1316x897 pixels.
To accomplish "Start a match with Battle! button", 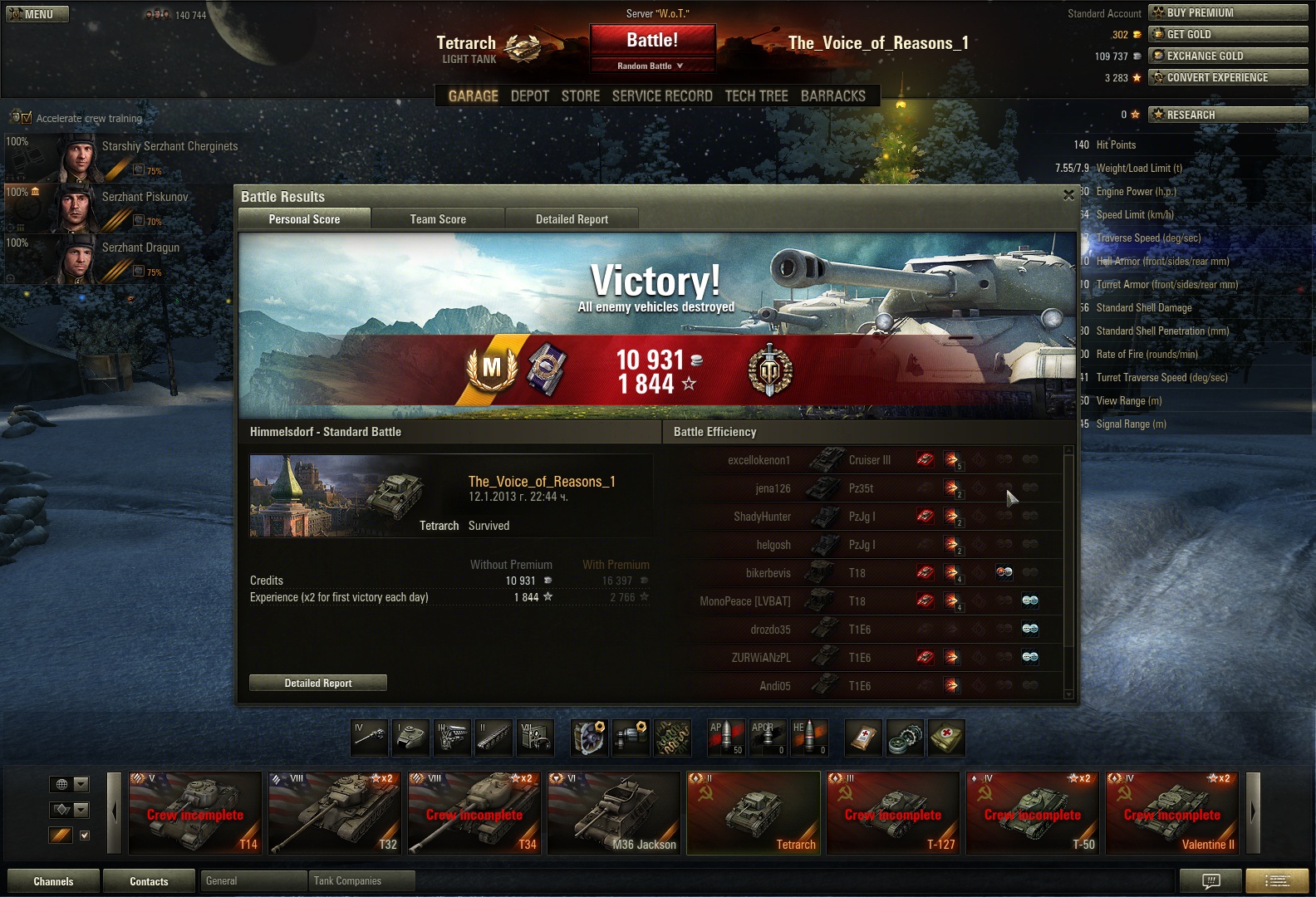I will tap(652, 41).
